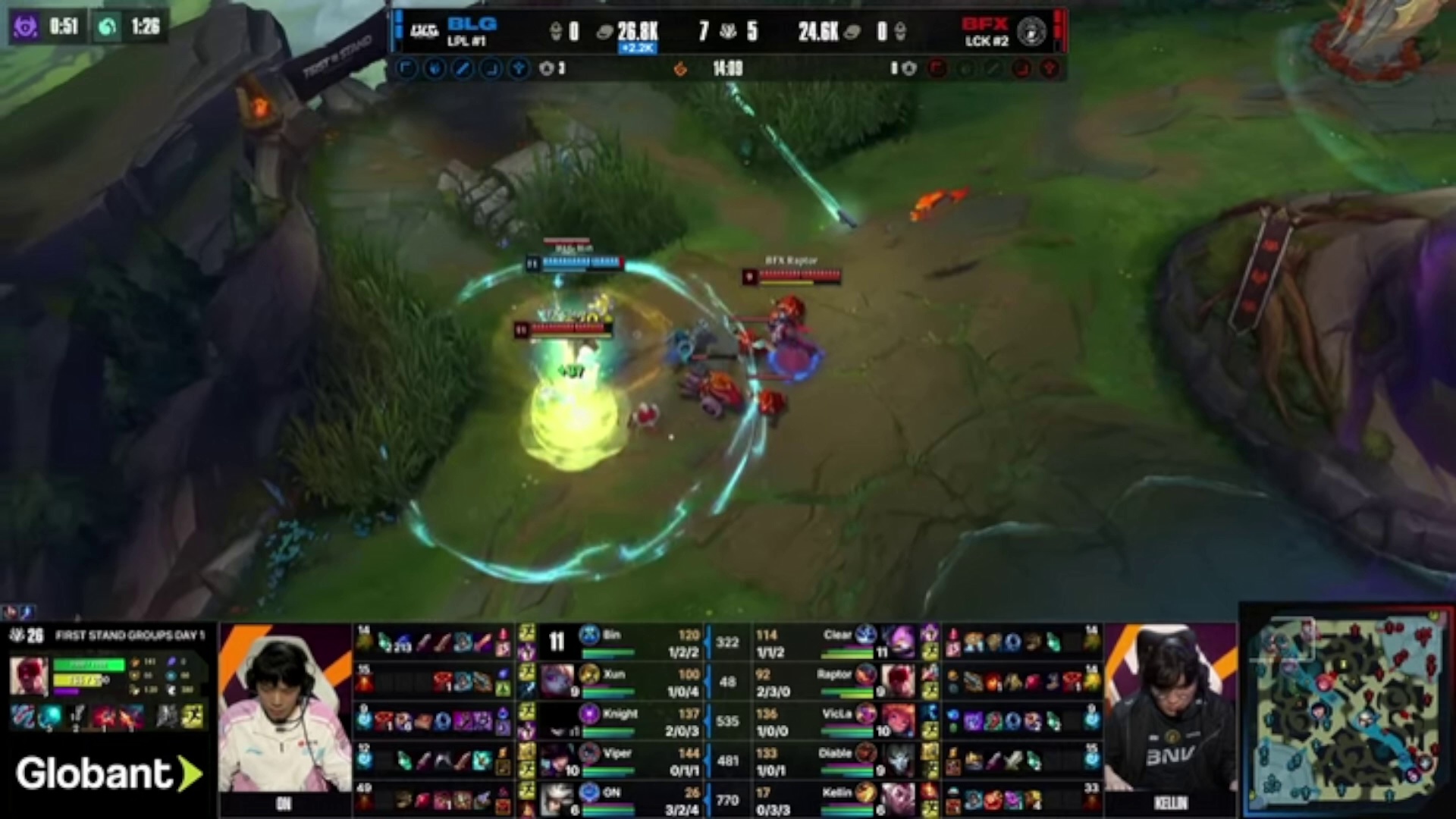Viewport: 1456px width, 819px height.
Task: Click the BFX team logo
Action: [1031, 31]
